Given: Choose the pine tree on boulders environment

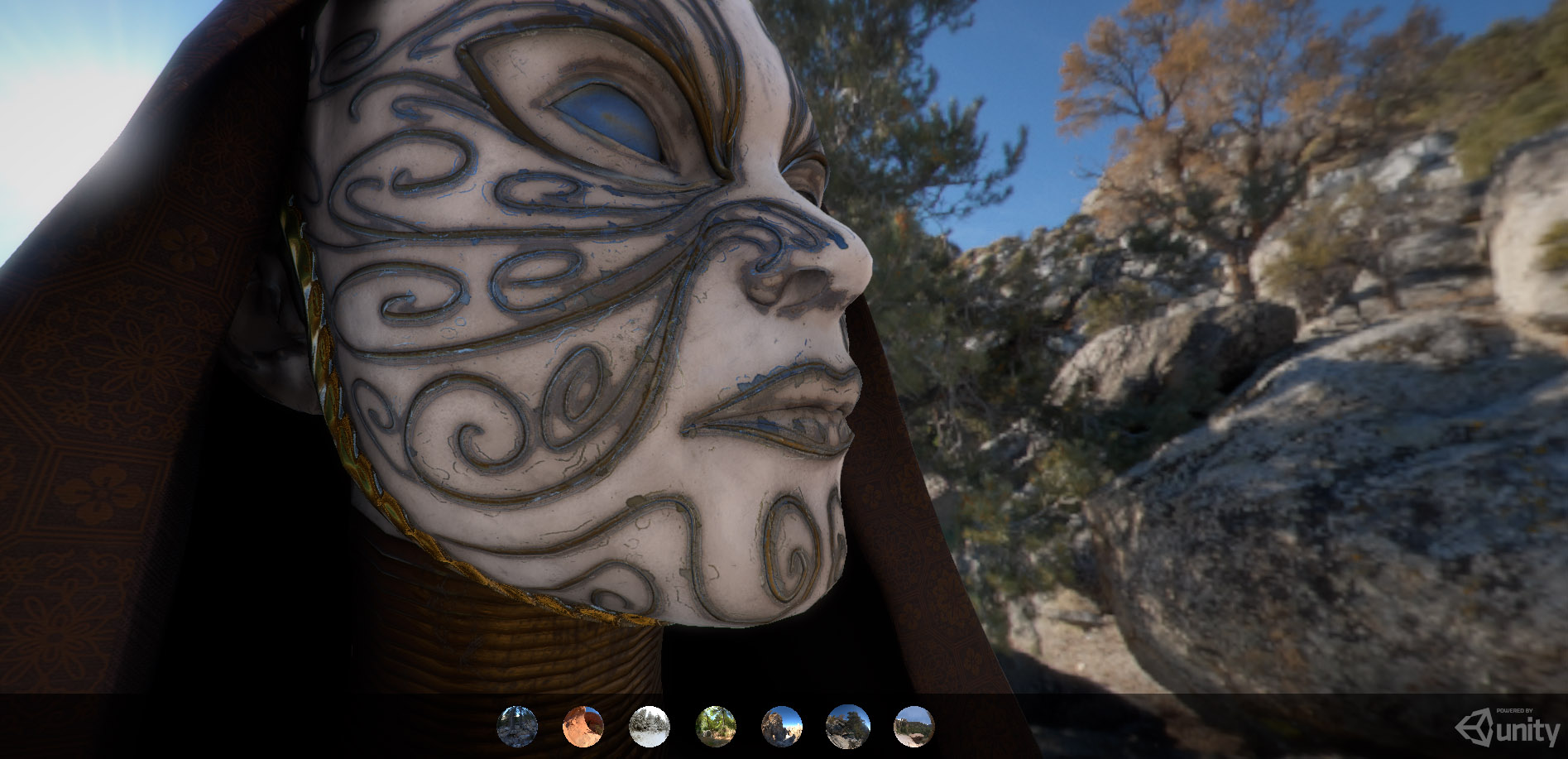Looking at the screenshot, I should [x=848, y=727].
